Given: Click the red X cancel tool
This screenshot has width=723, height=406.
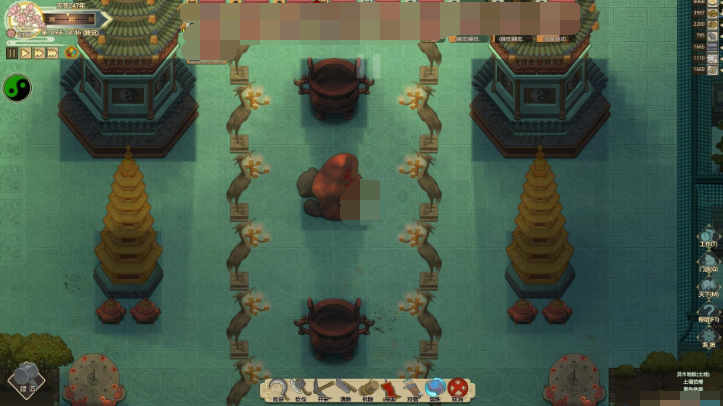Looking at the screenshot, I should click(x=458, y=388).
